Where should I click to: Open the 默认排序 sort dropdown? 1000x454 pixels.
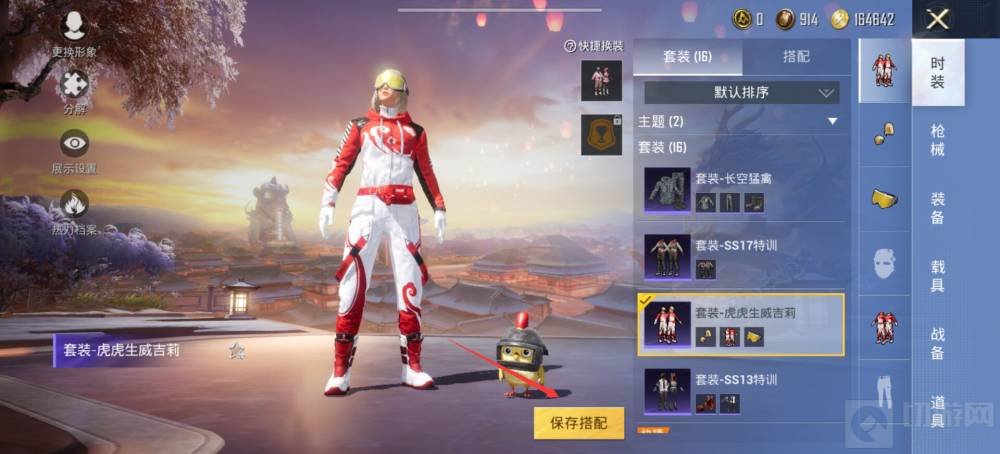click(742, 93)
